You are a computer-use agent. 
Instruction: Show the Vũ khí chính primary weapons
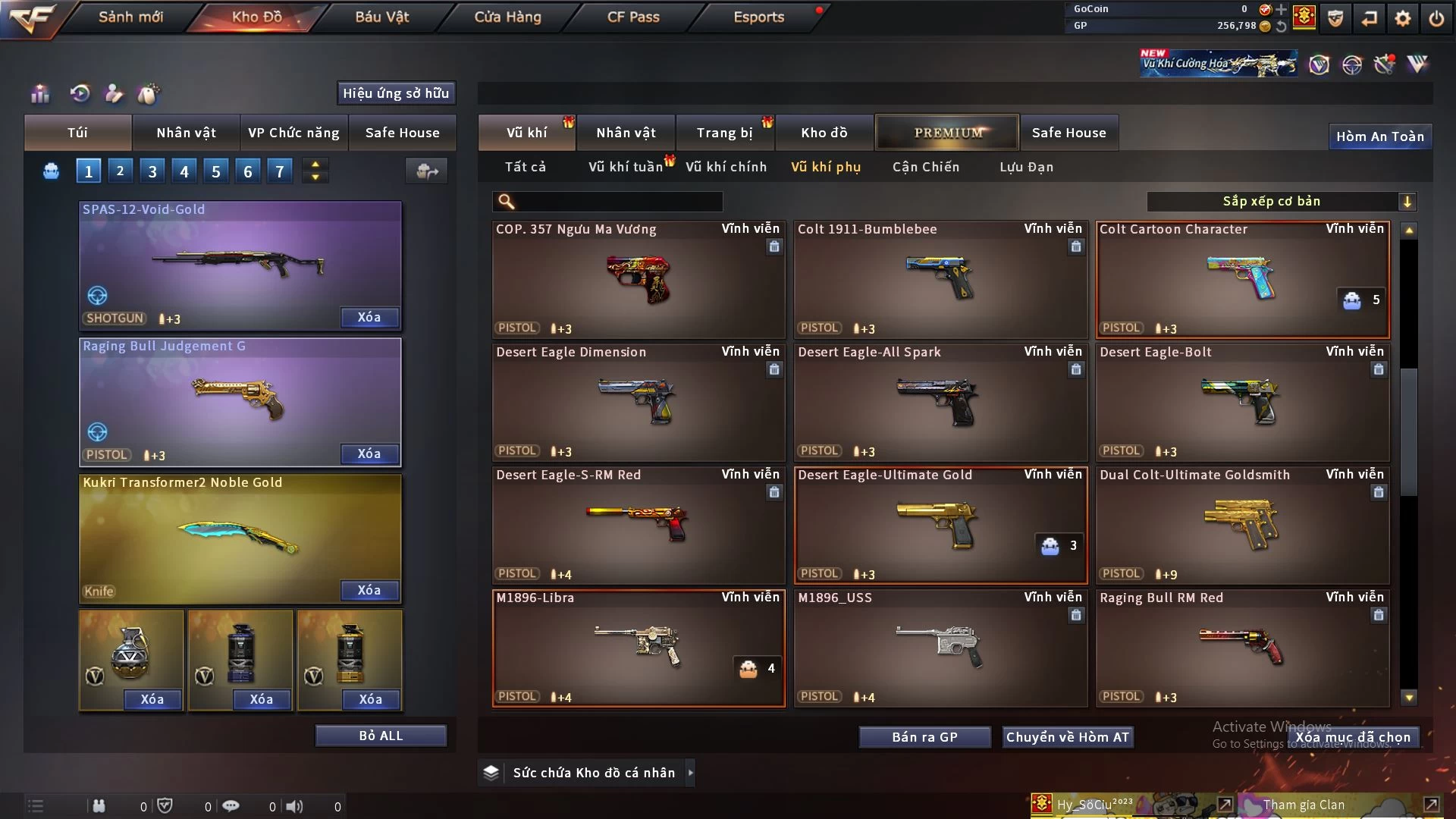[x=726, y=167]
